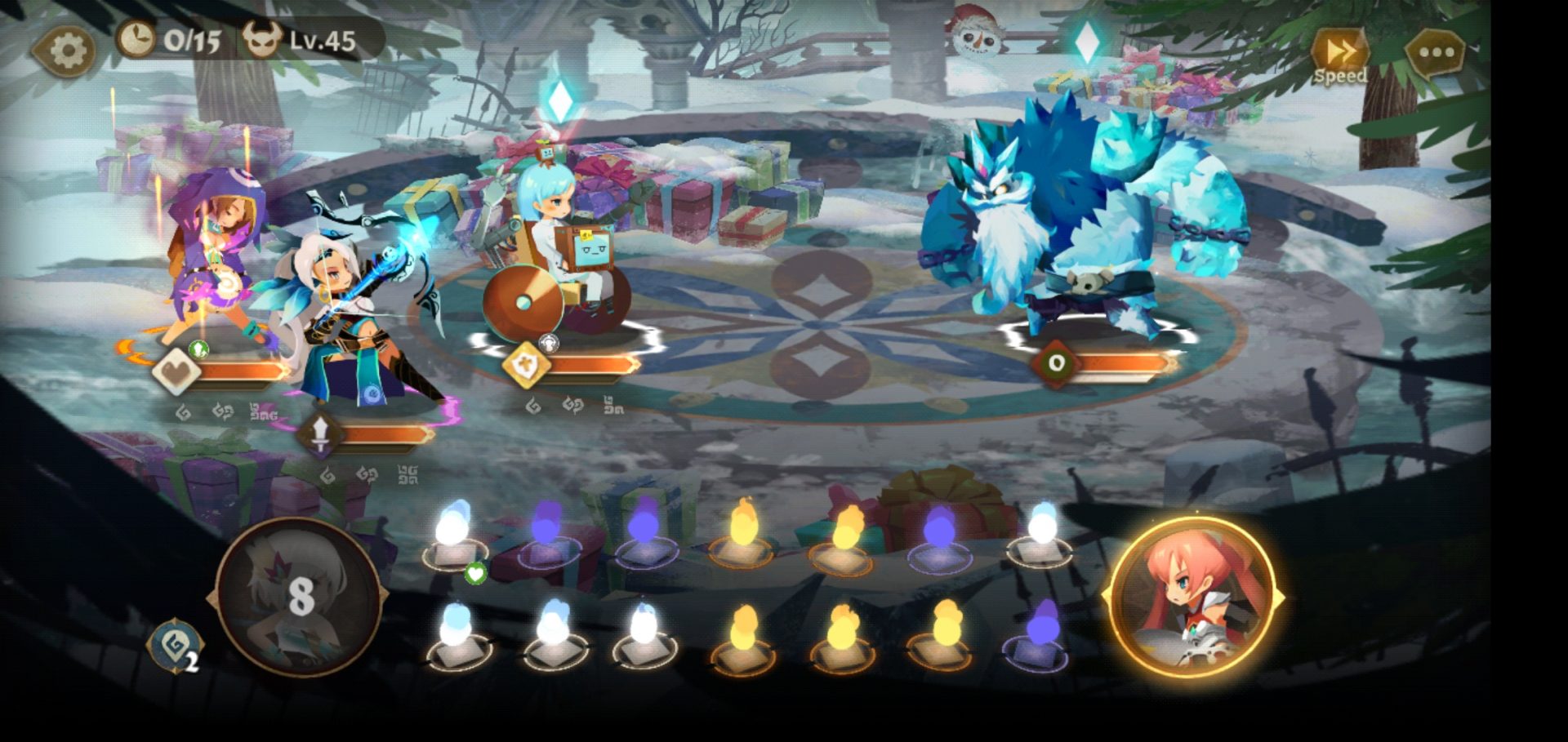
Task: Activate the red-haired hero skill portrait
Action: [x=1193, y=598]
